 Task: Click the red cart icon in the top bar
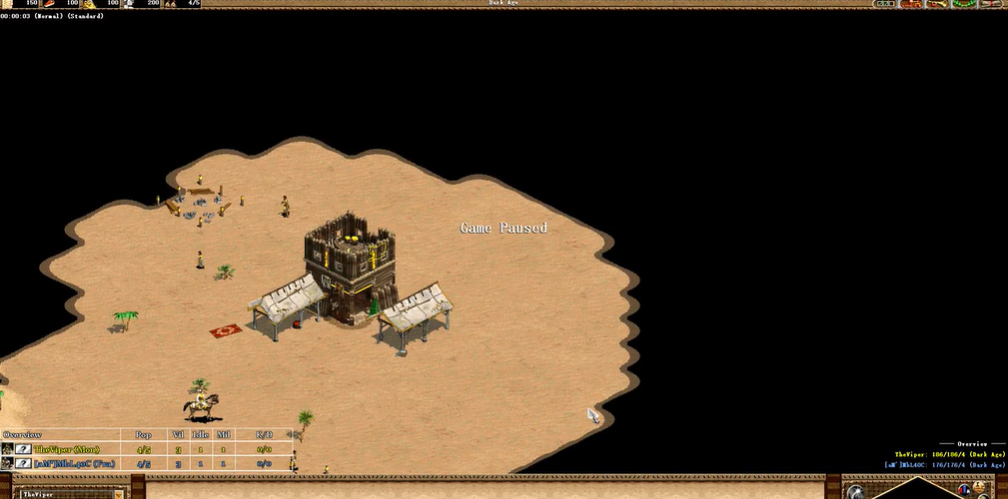click(x=910, y=4)
